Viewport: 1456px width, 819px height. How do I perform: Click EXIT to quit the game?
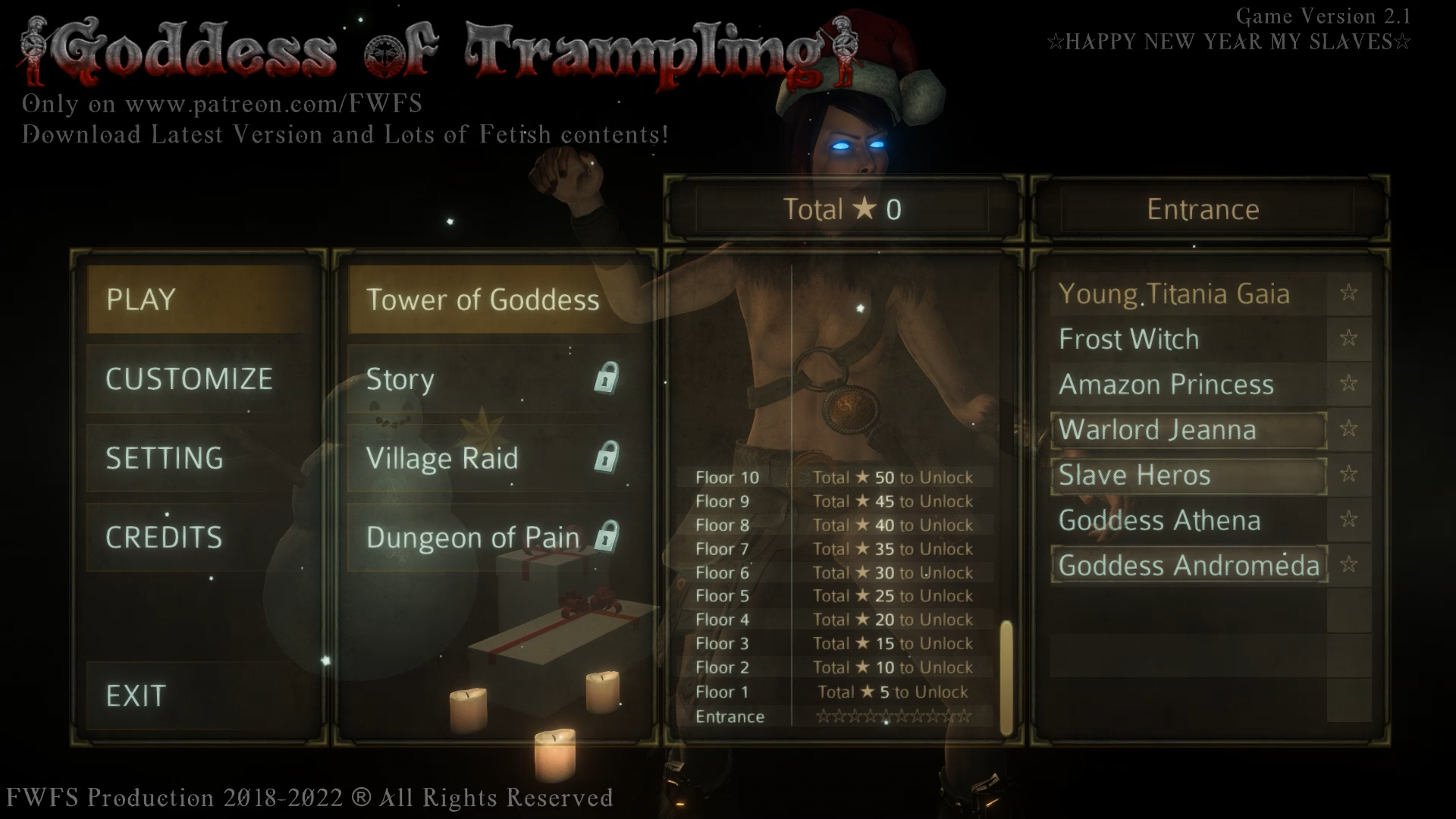[201, 695]
